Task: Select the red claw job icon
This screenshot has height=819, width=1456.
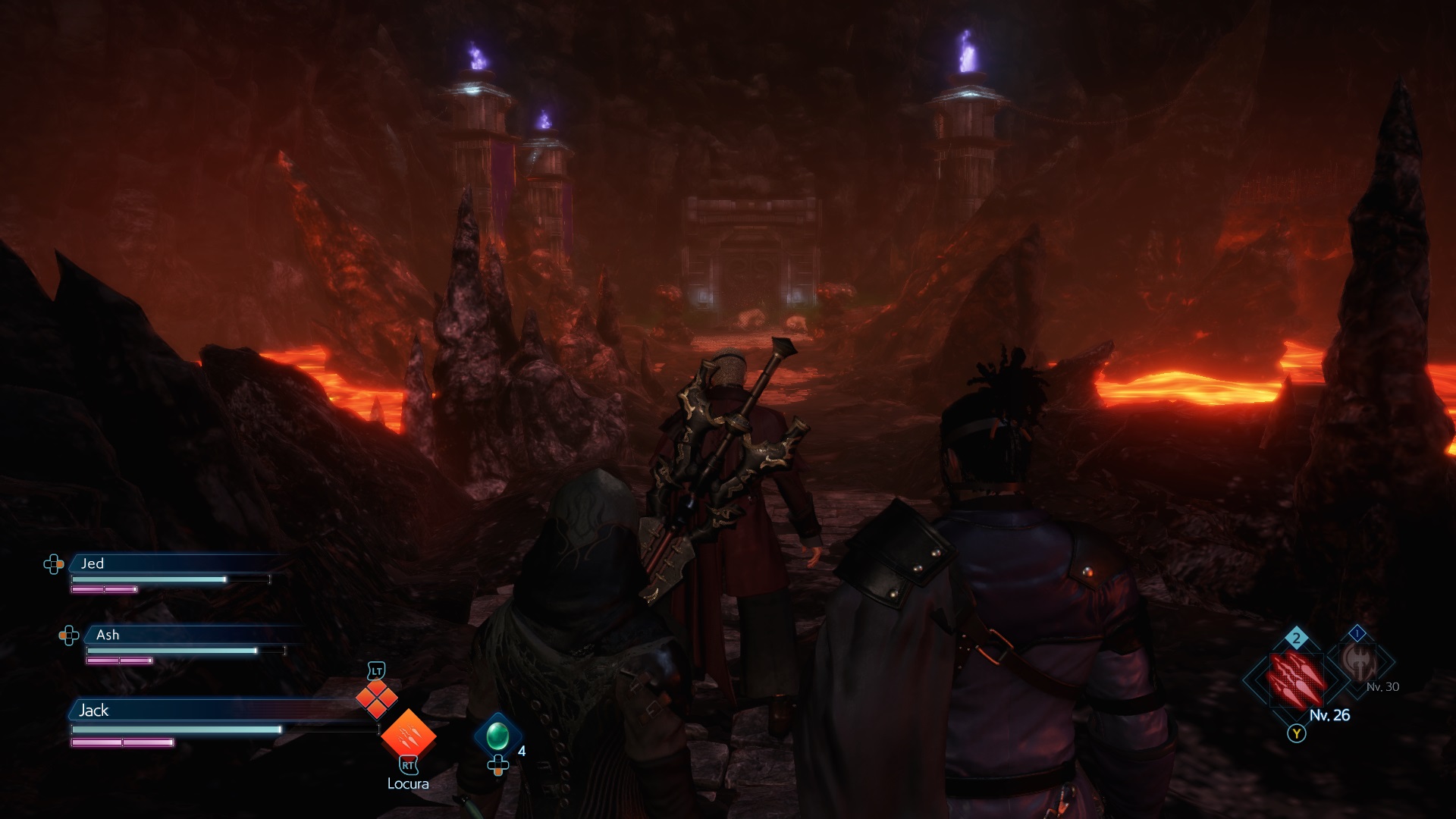Action: pyautogui.click(x=1297, y=677)
